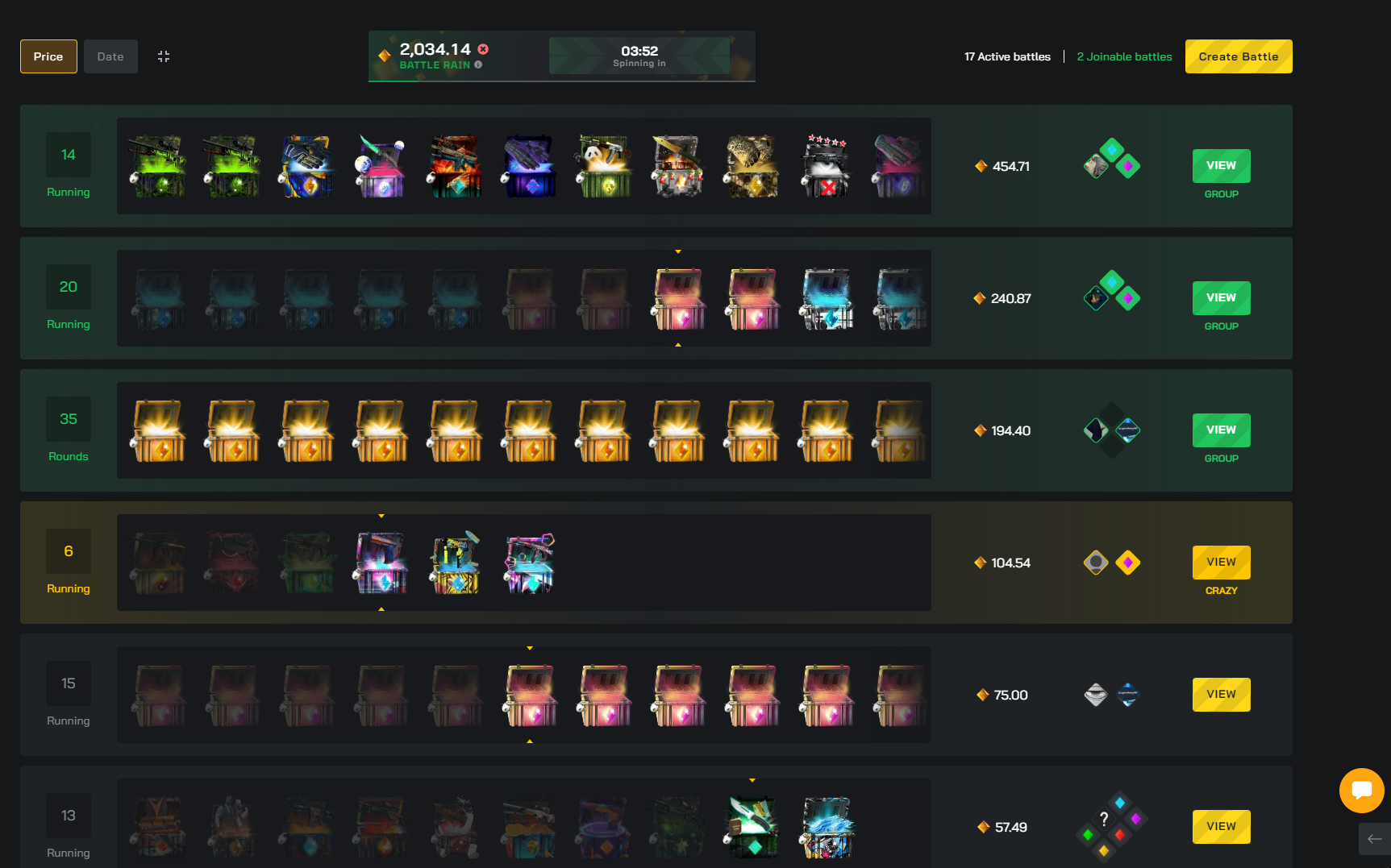This screenshot has width=1391, height=868.
Task: Toggle the Battle Rain spinning timer panel
Action: (x=639, y=55)
